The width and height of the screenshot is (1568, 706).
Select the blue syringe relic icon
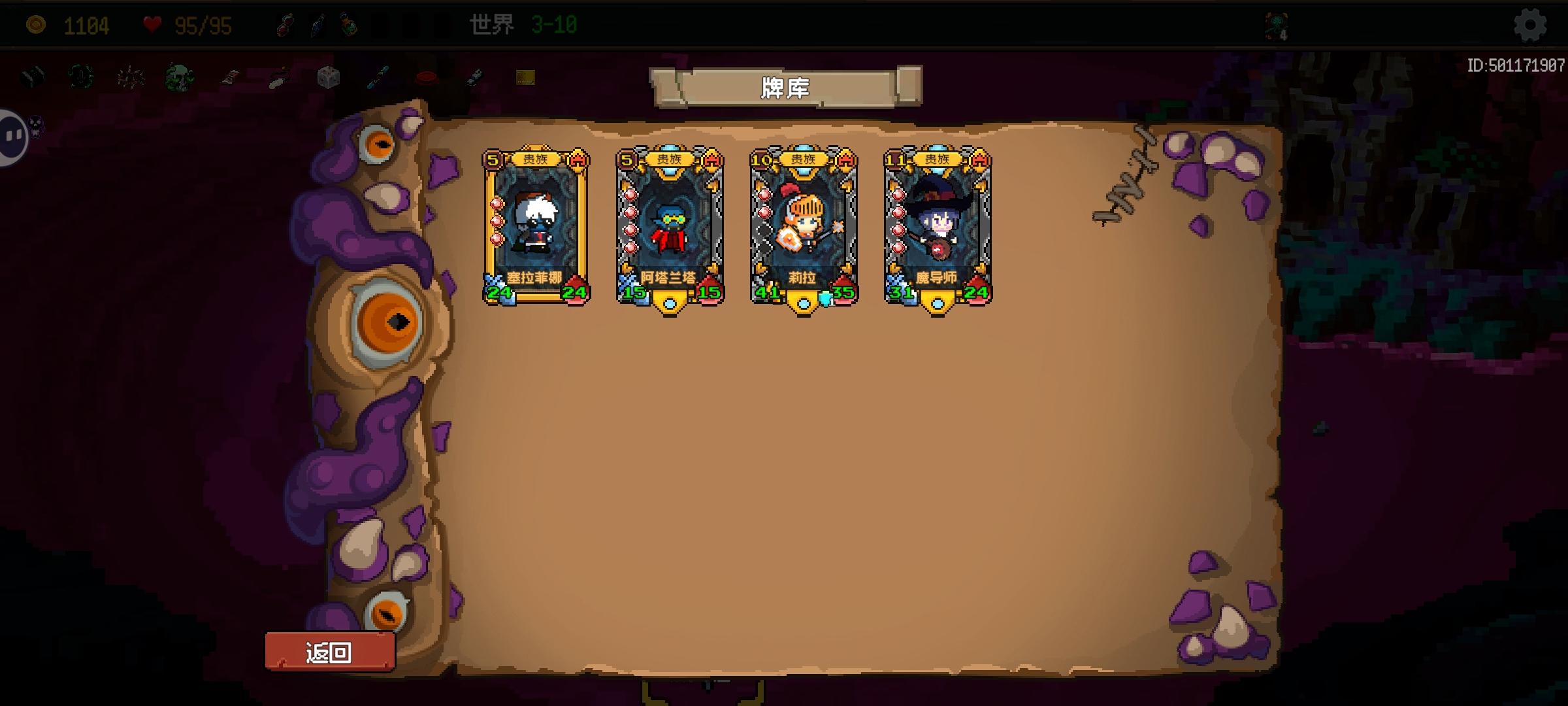click(378, 77)
